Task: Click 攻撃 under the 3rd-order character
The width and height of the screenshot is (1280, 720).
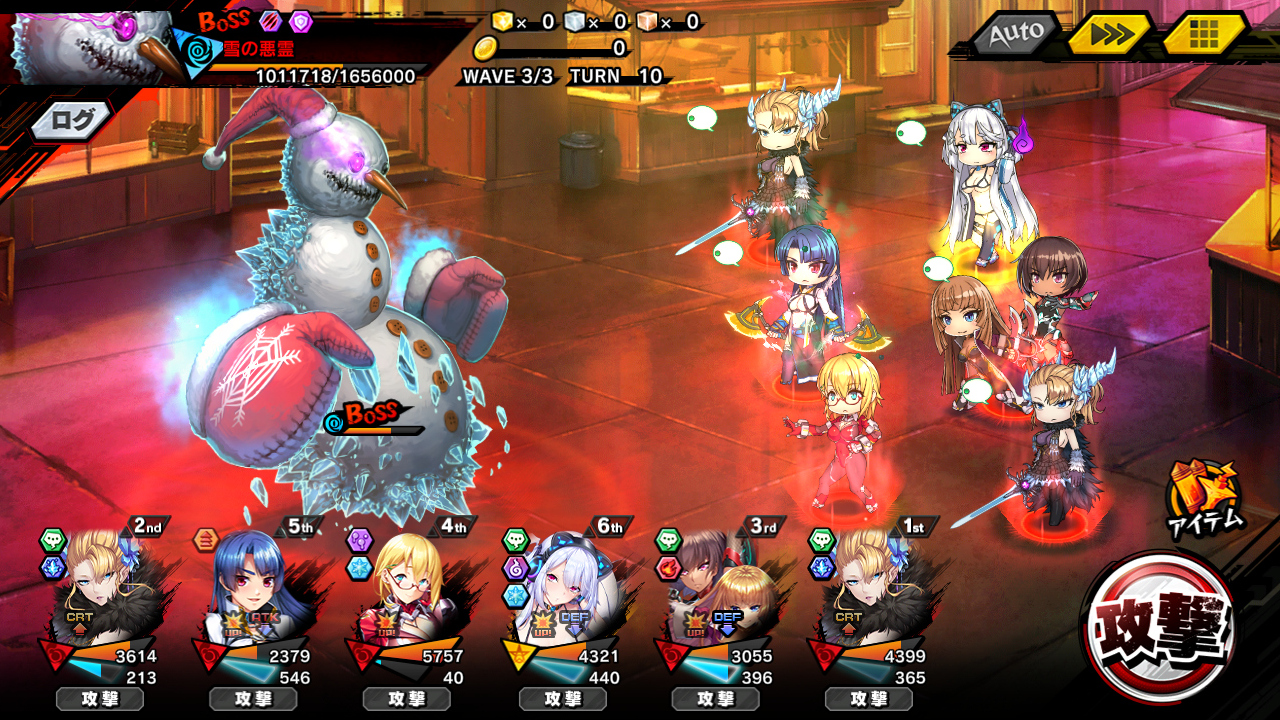Action: pos(715,699)
